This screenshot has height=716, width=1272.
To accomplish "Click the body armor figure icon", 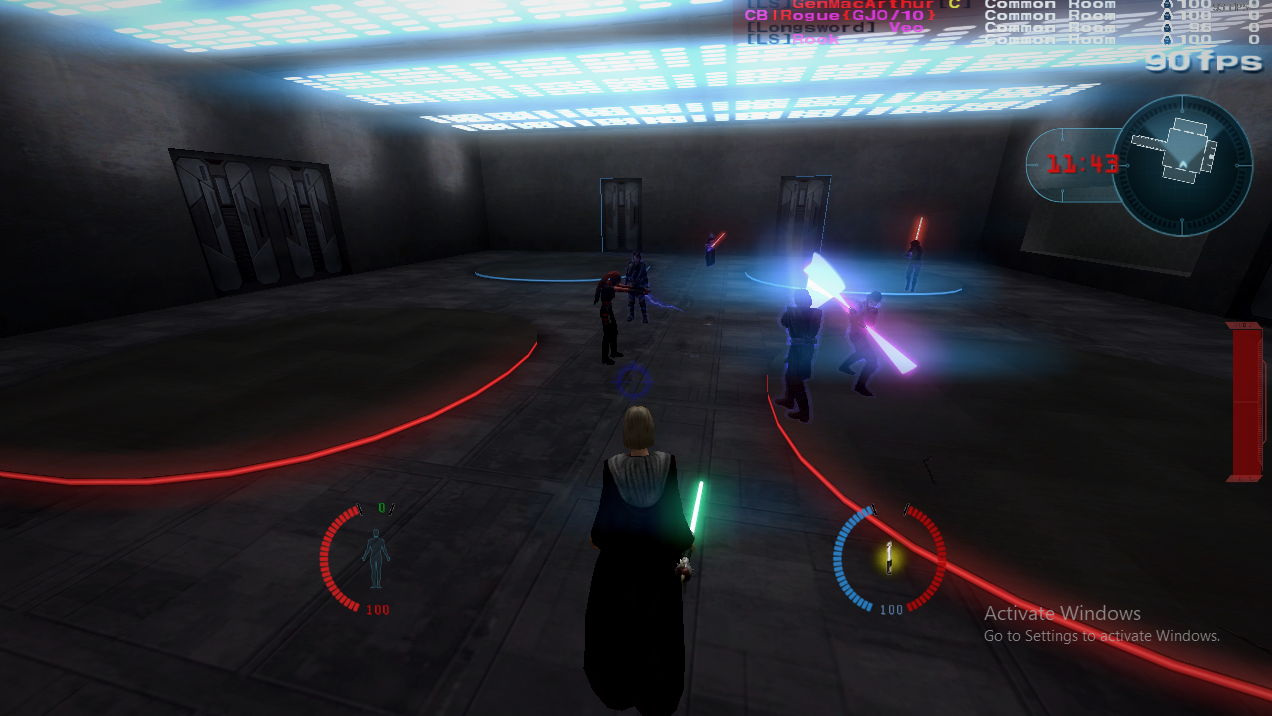I will [375, 559].
